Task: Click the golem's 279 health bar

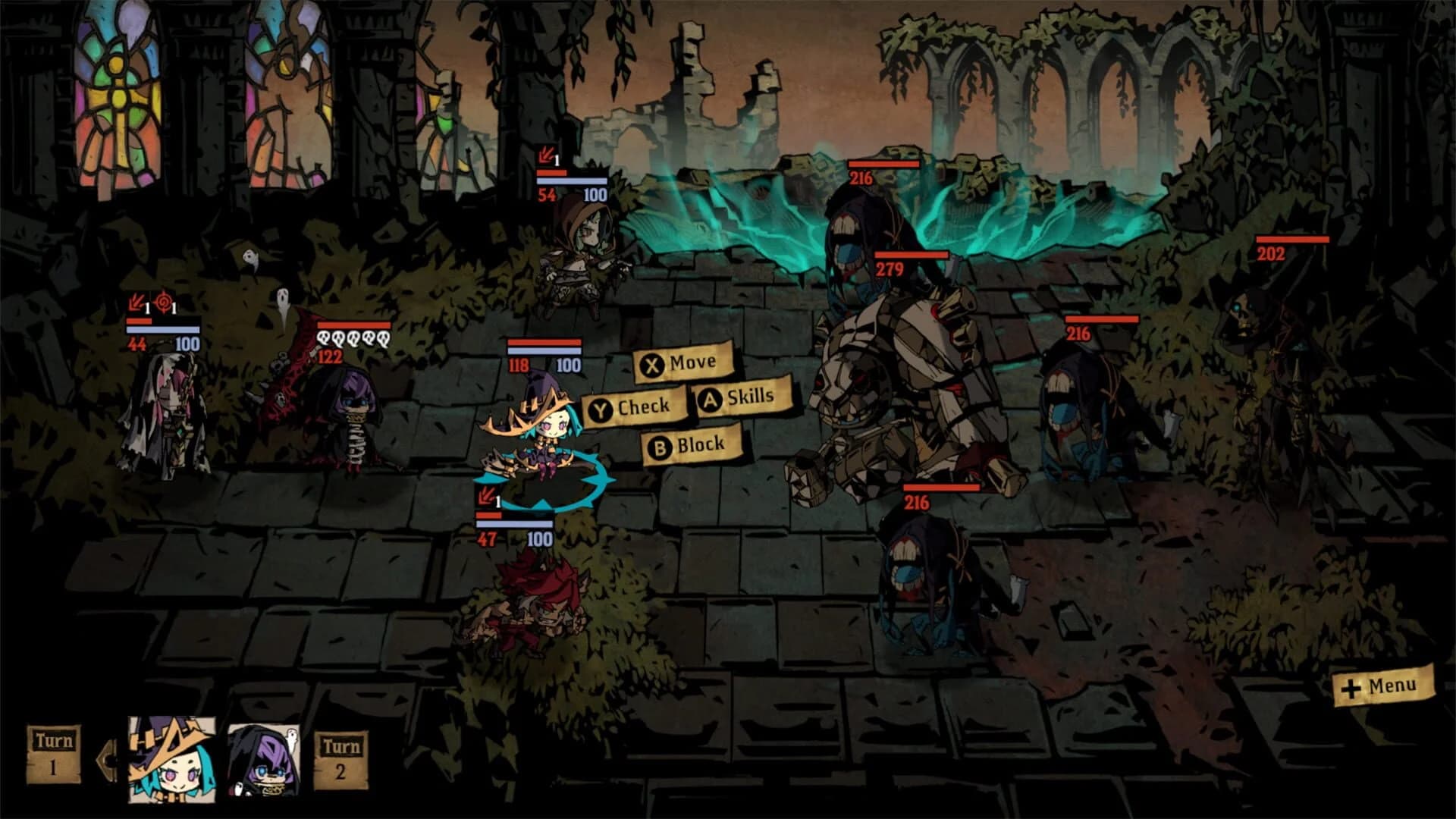Action: 910,253
